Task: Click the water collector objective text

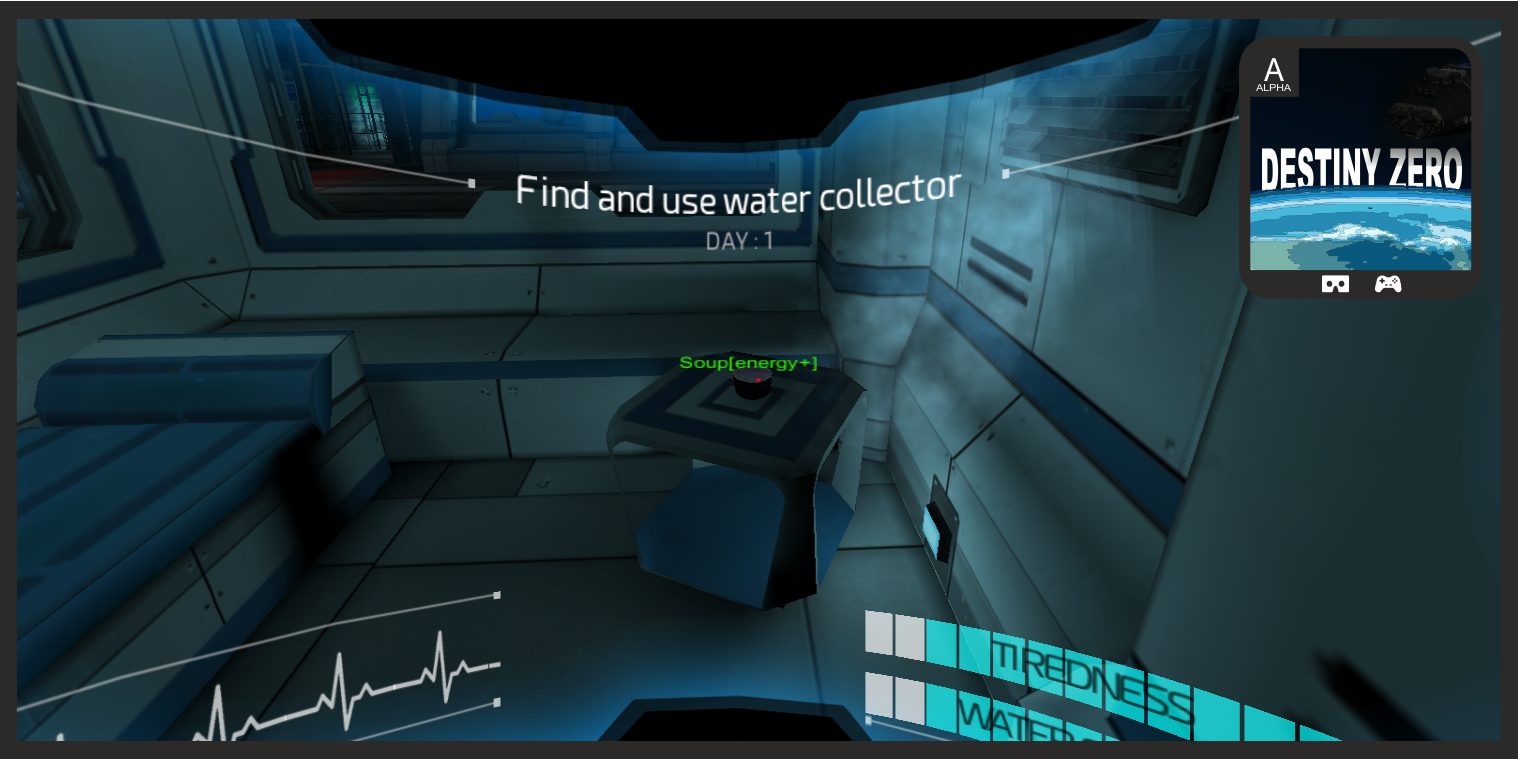Action: (x=738, y=193)
